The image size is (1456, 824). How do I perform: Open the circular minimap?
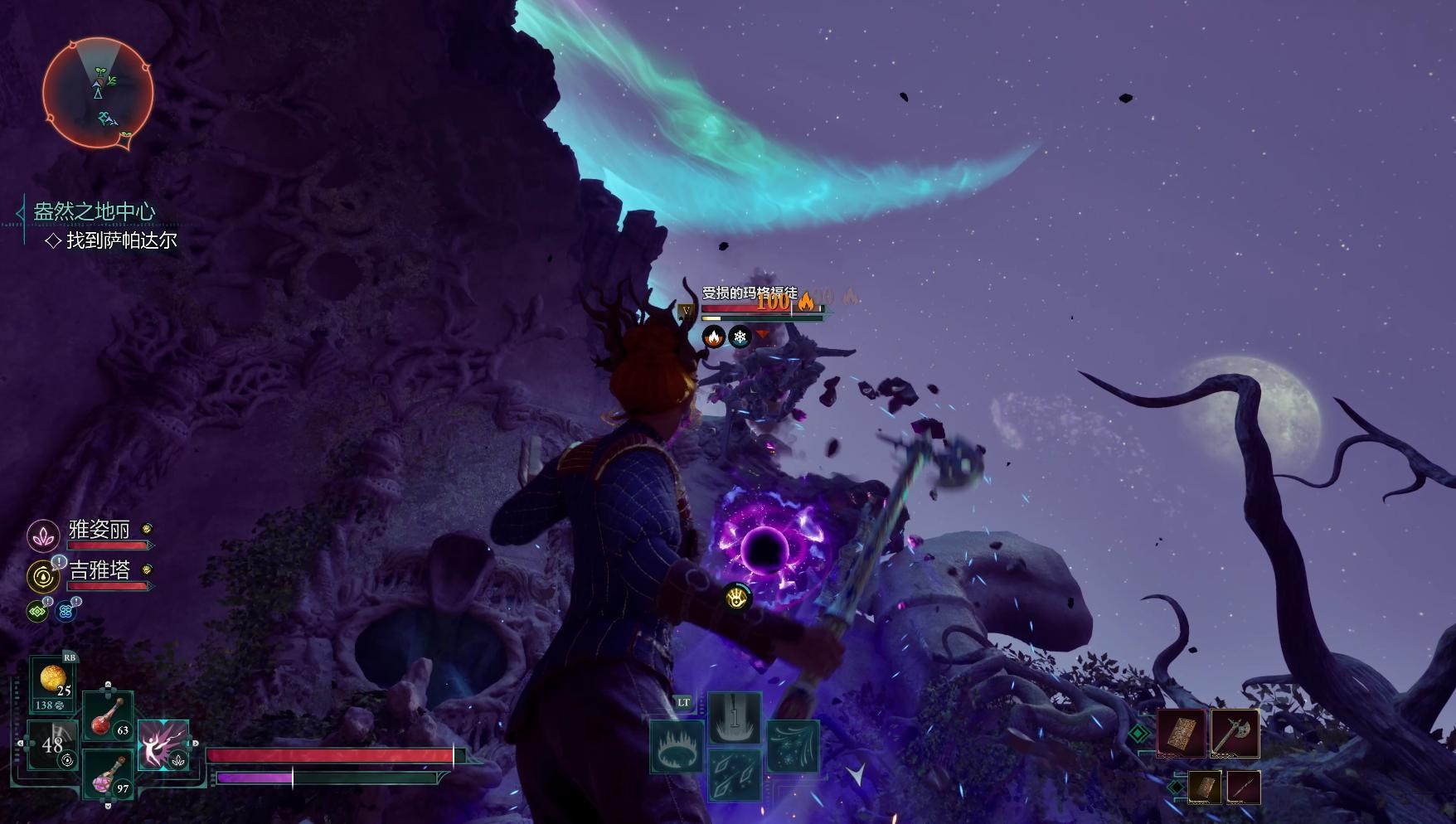pos(98,93)
